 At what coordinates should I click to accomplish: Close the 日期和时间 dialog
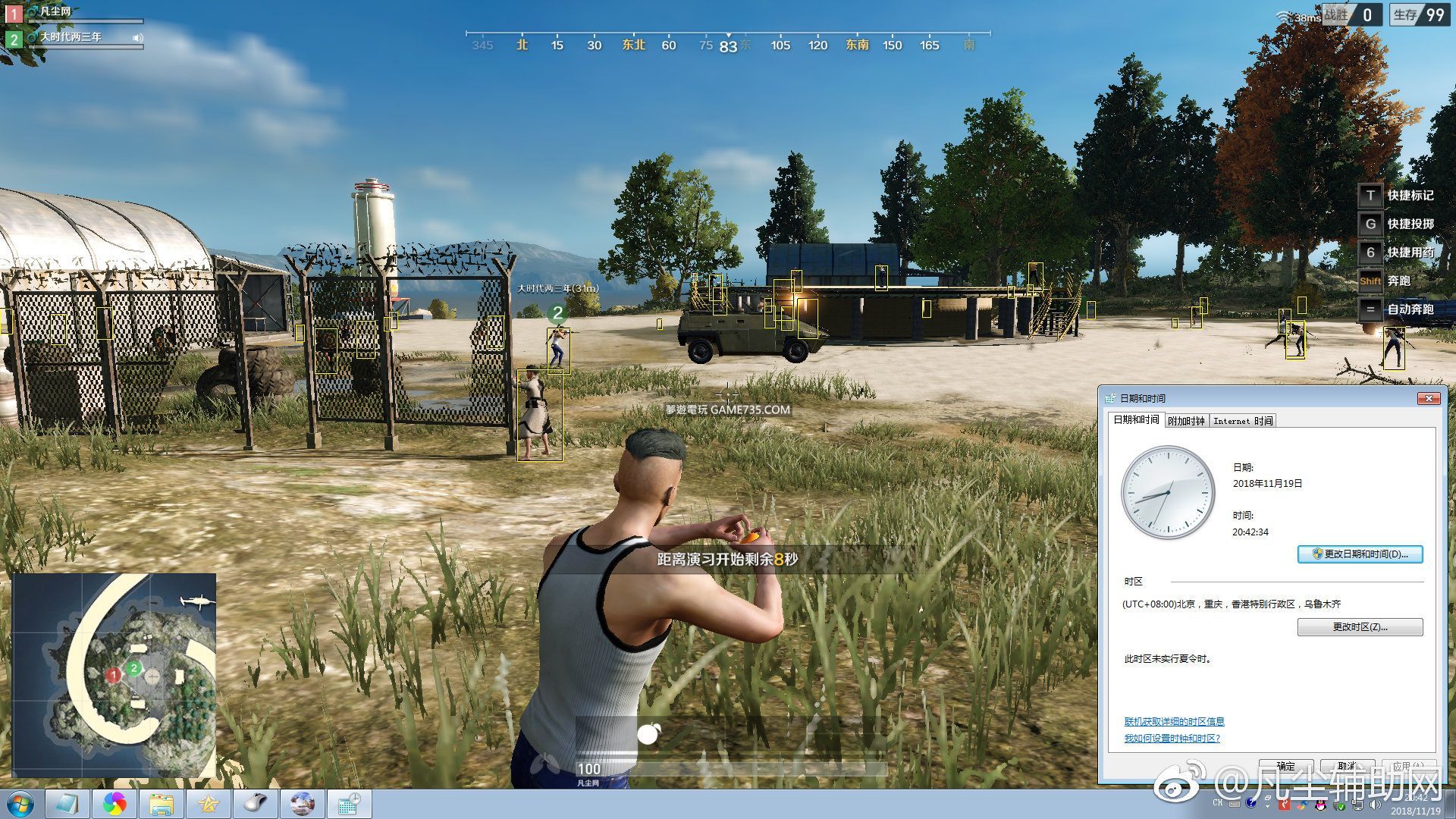(1428, 398)
